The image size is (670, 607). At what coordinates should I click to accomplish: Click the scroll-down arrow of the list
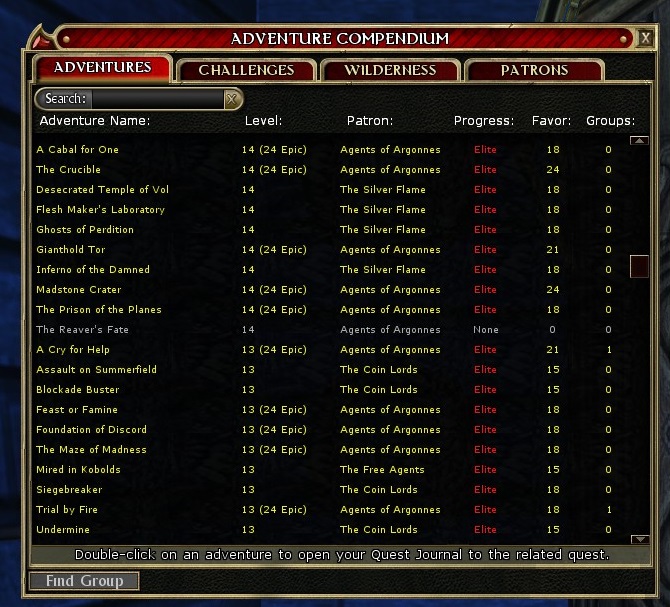(x=639, y=537)
